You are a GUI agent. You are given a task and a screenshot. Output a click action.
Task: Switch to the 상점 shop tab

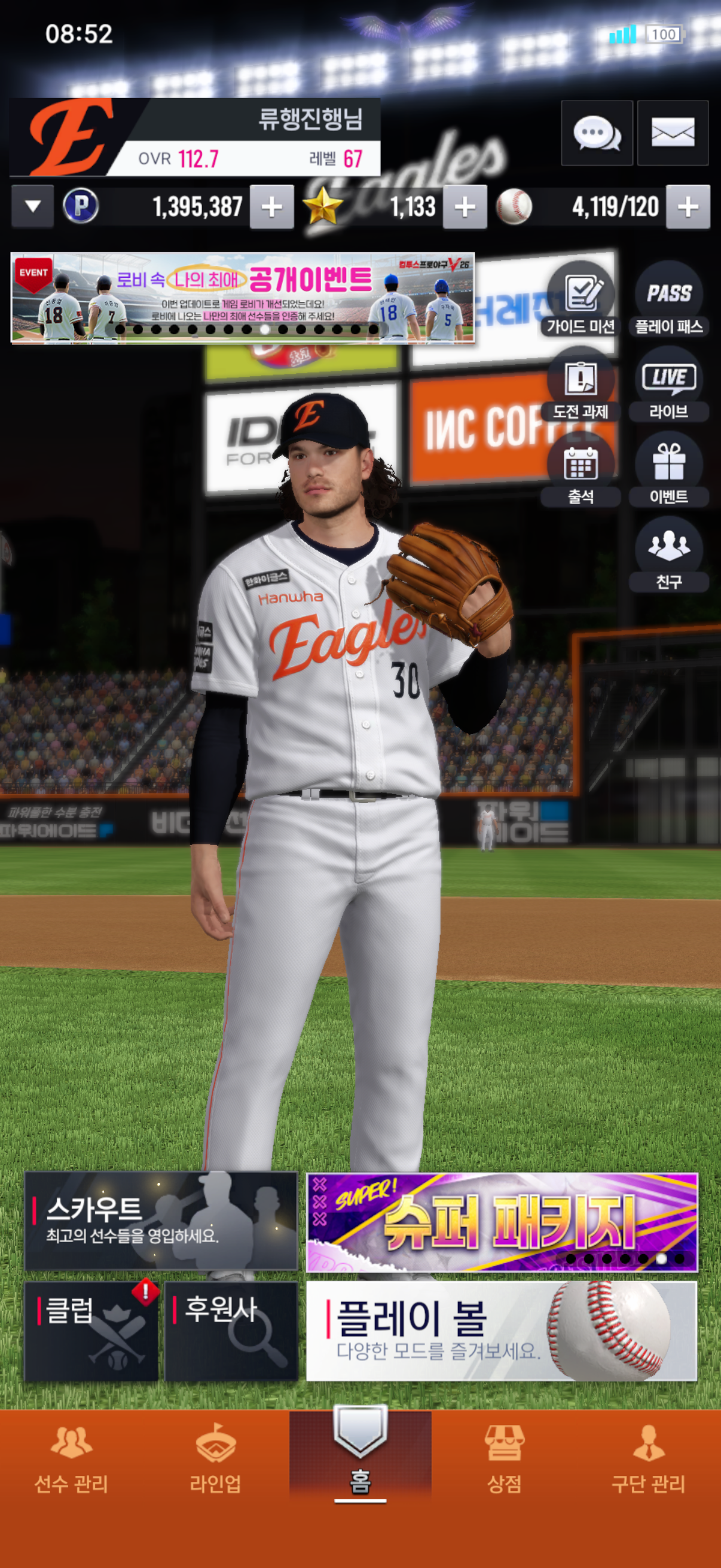[x=504, y=1459]
